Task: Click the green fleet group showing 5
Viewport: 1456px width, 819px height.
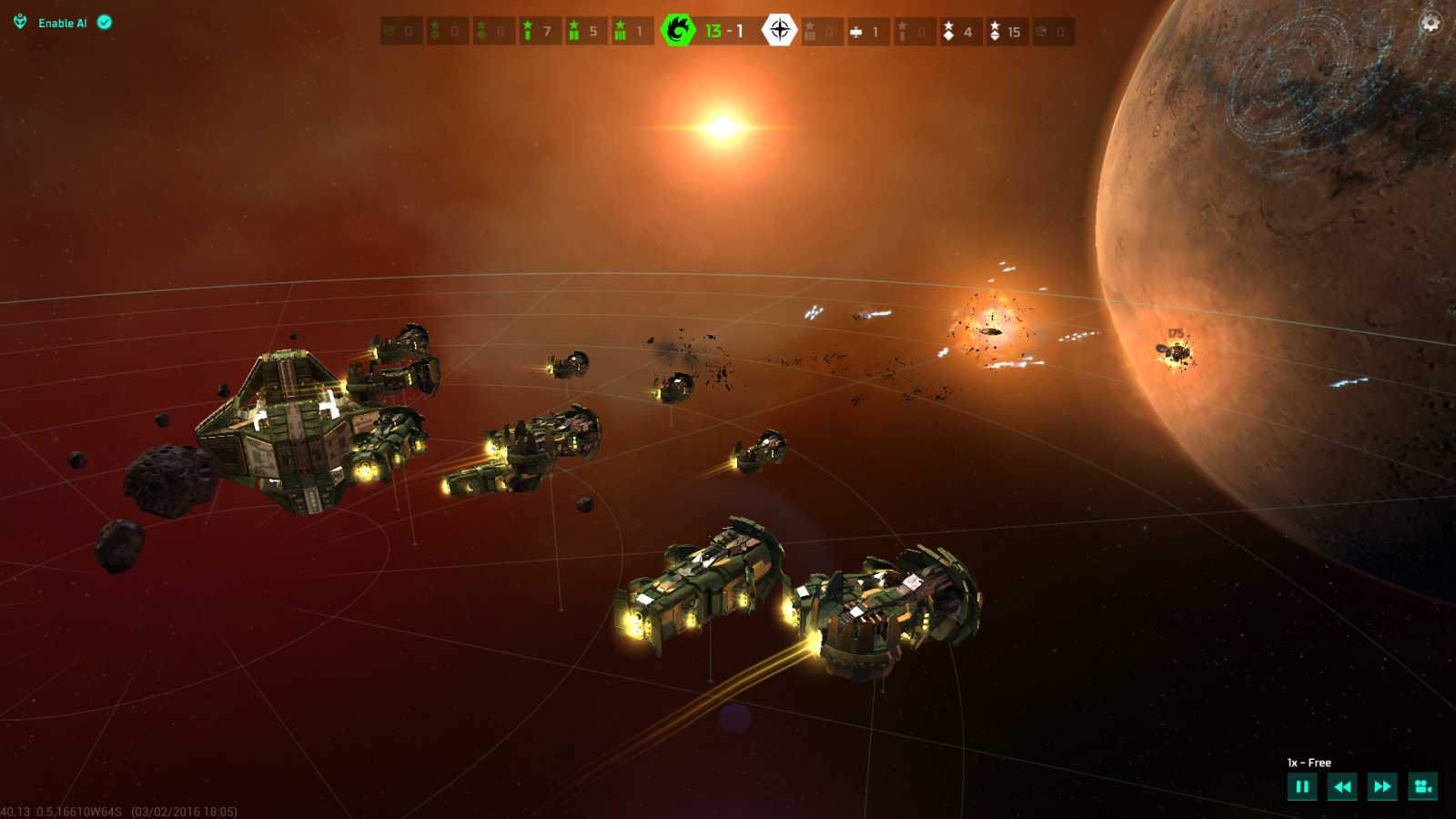Action: point(585,32)
